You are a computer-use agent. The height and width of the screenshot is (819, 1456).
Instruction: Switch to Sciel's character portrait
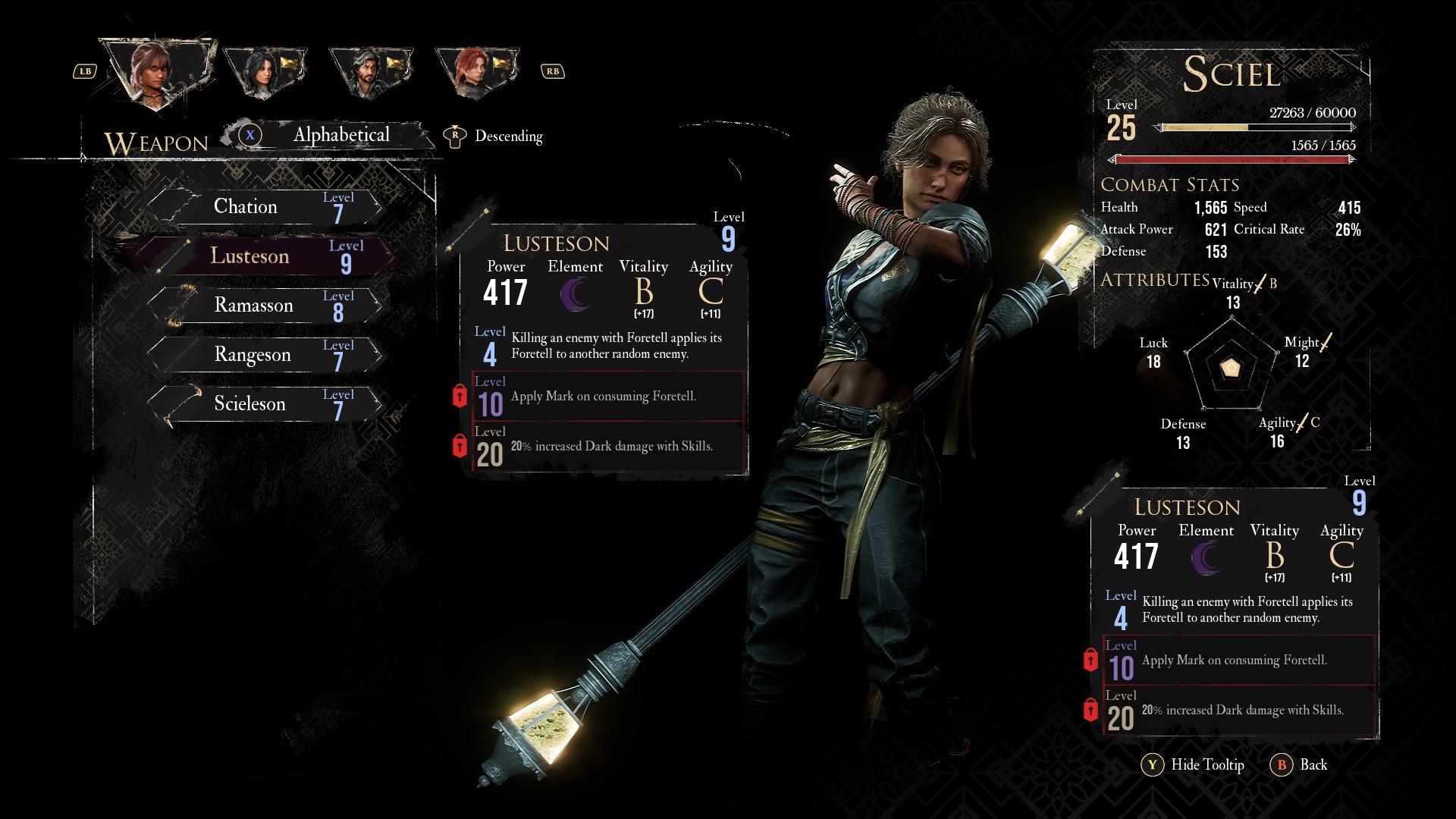coord(156,72)
